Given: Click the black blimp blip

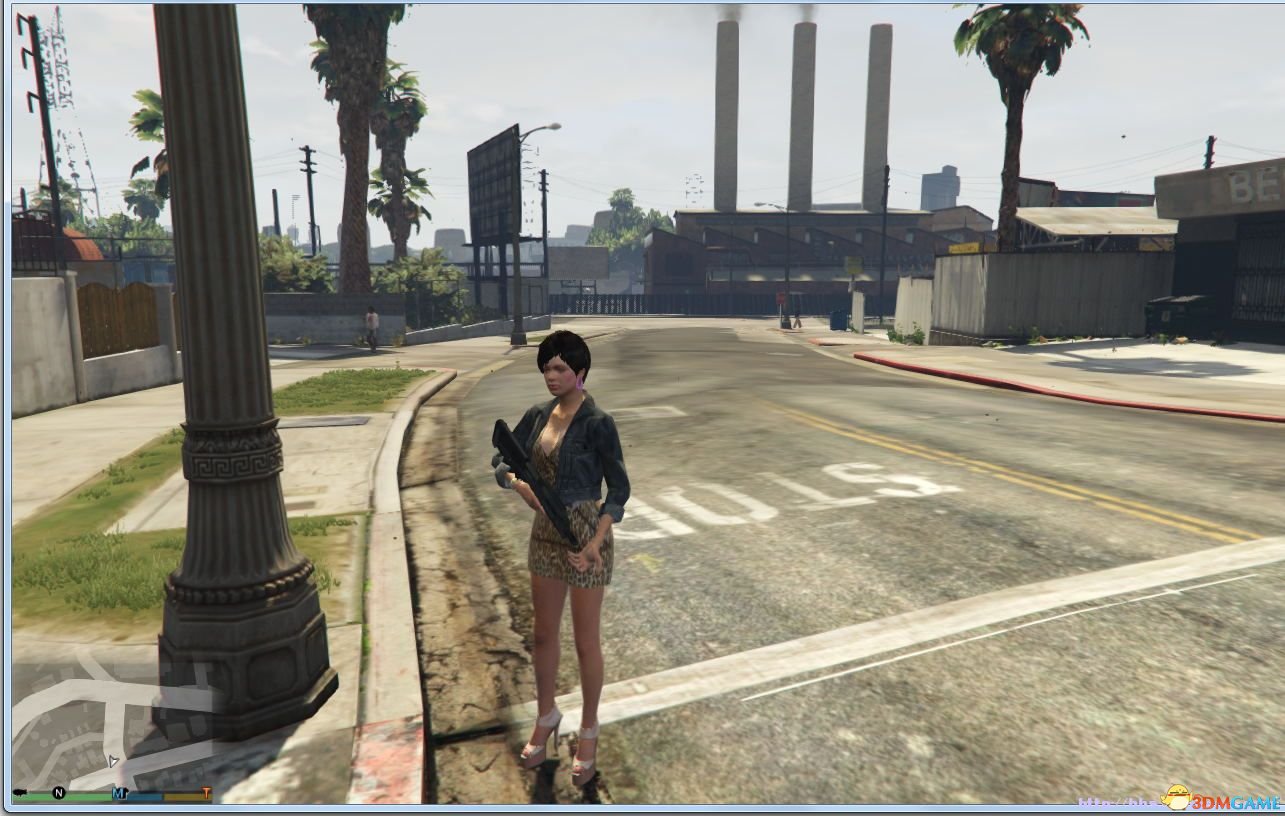Looking at the screenshot, I should [19, 793].
